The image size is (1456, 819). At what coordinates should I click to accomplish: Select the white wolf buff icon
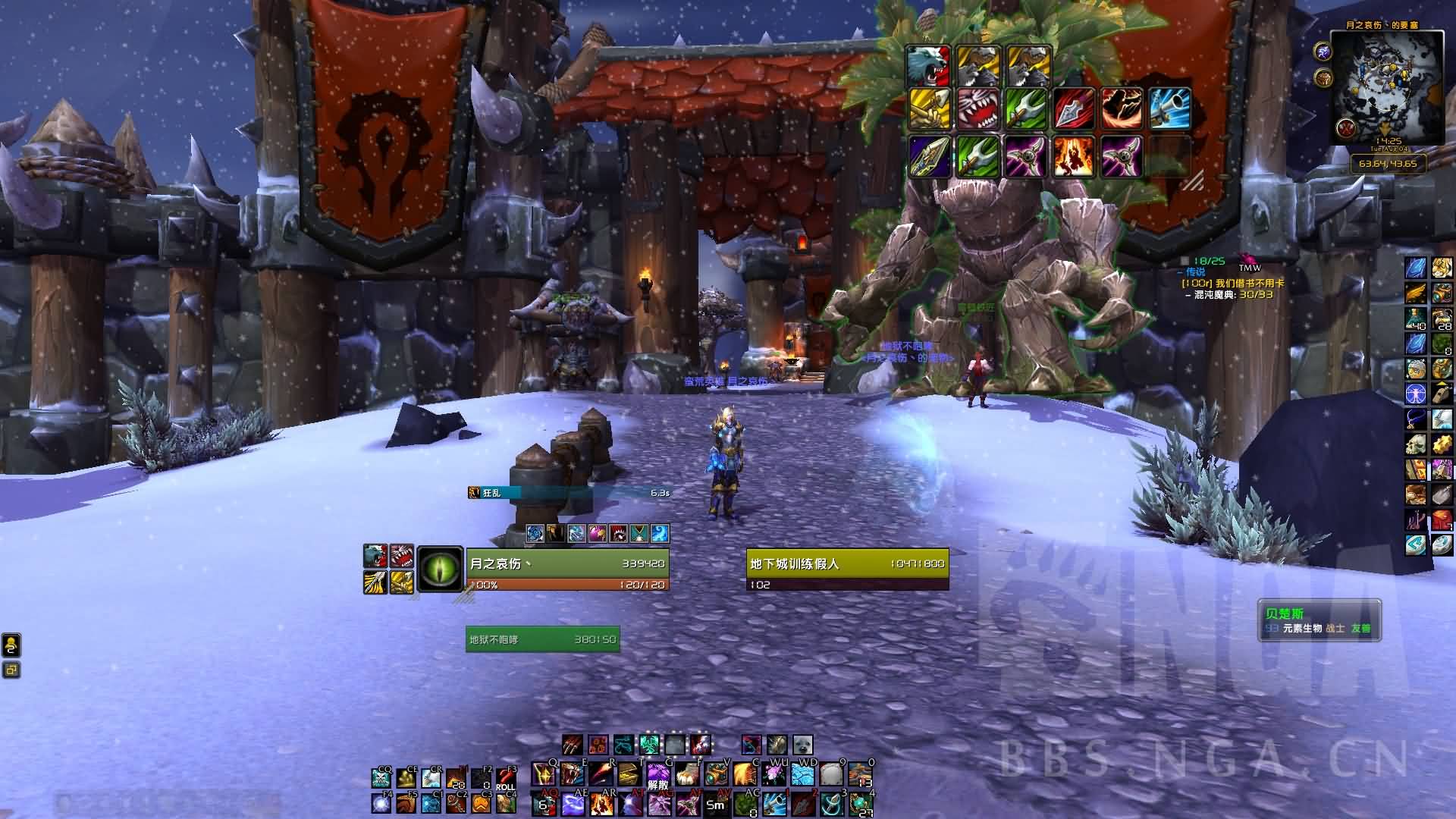click(x=928, y=67)
